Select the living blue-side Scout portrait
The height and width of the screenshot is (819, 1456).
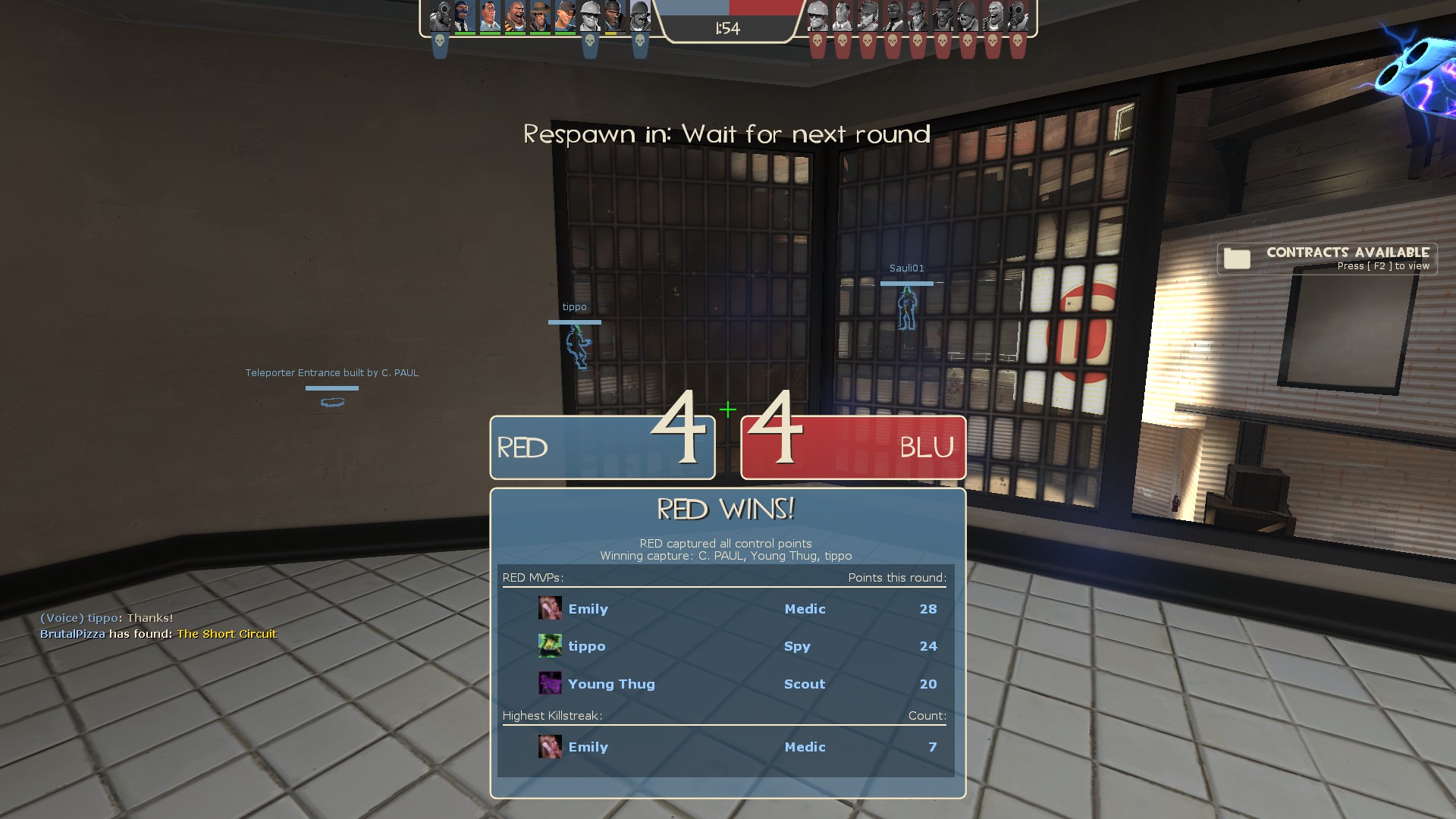pos(565,16)
